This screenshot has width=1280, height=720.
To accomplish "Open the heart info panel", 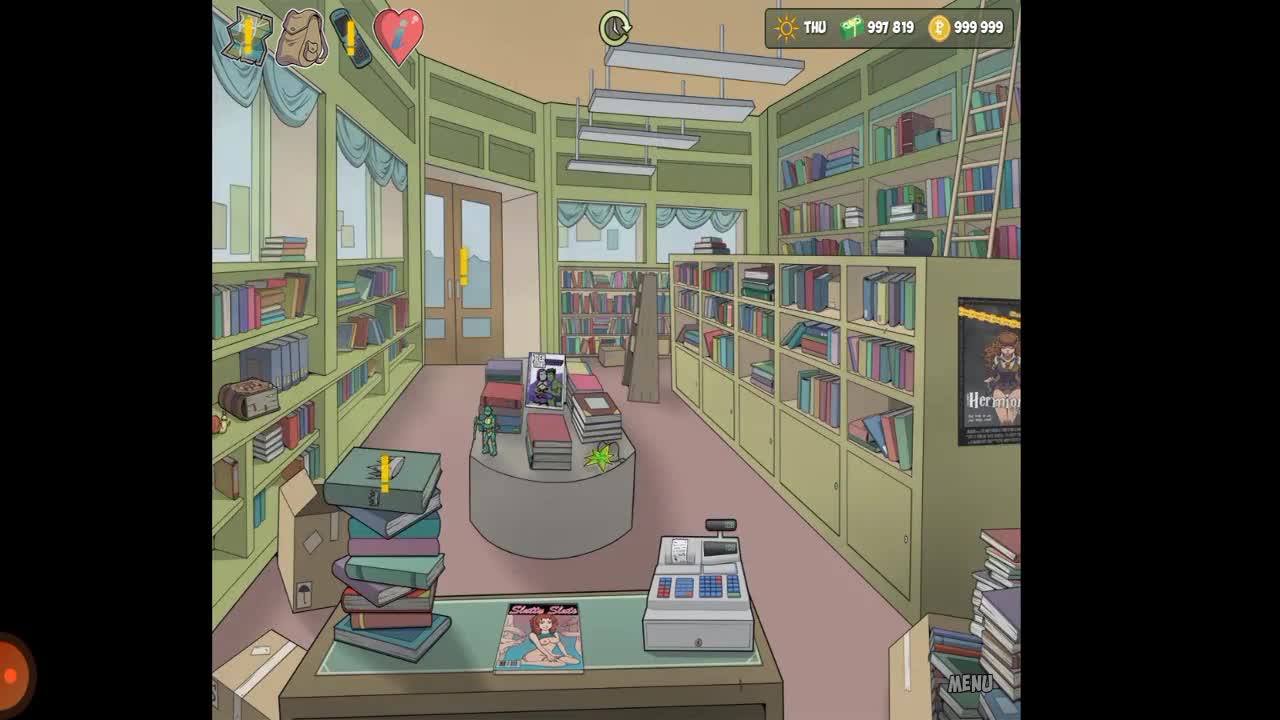I will (398, 36).
